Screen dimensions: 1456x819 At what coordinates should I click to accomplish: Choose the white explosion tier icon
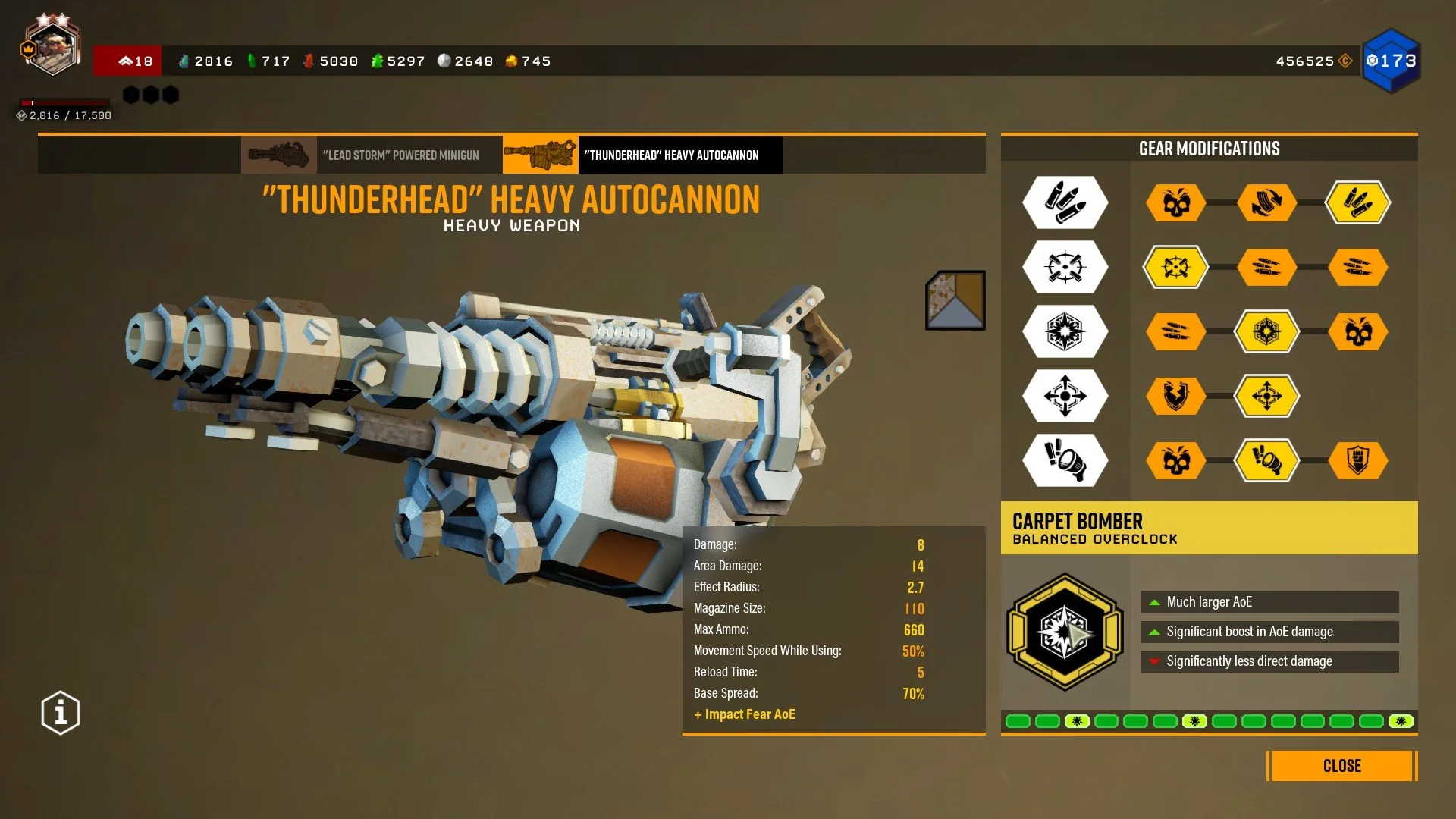pyautogui.click(x=1065, y=331)
